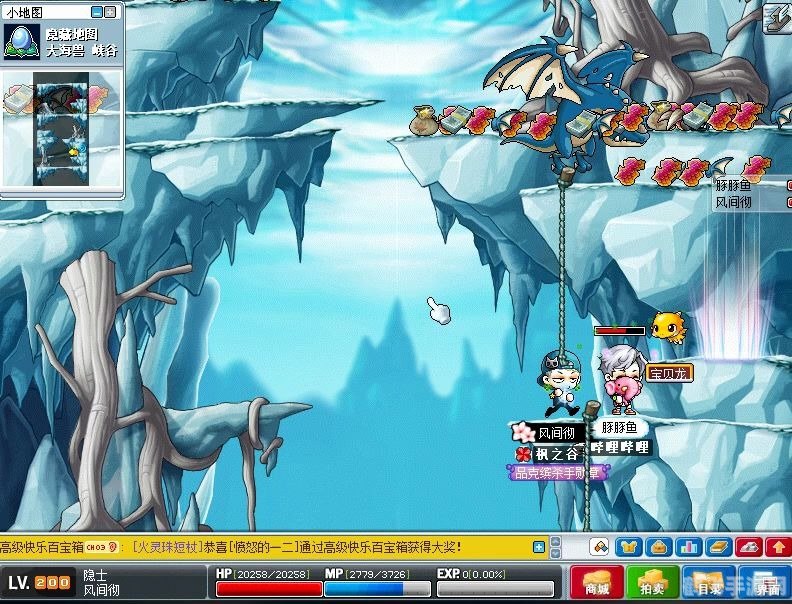Click the minimap's maximize button
The width and height of the screenshot is (792, 604).
coord(110,12)
